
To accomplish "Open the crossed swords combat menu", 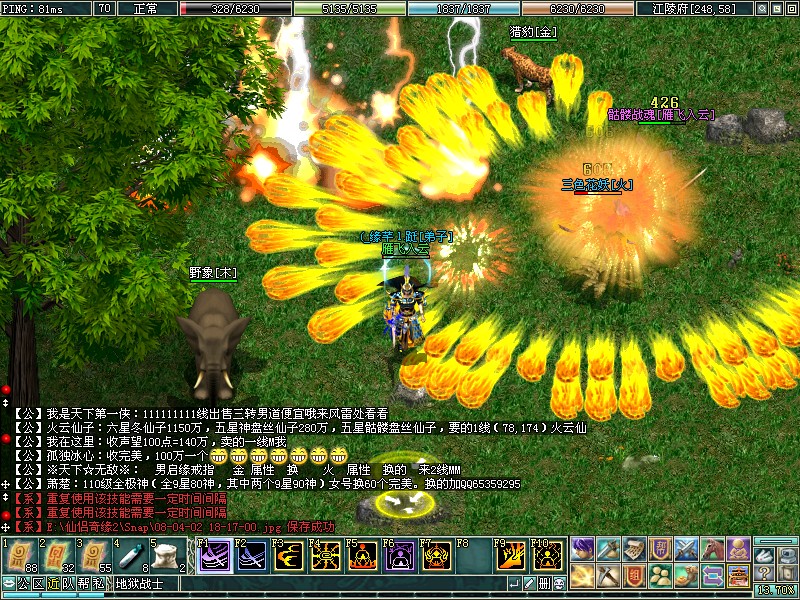I will [686, 548].
